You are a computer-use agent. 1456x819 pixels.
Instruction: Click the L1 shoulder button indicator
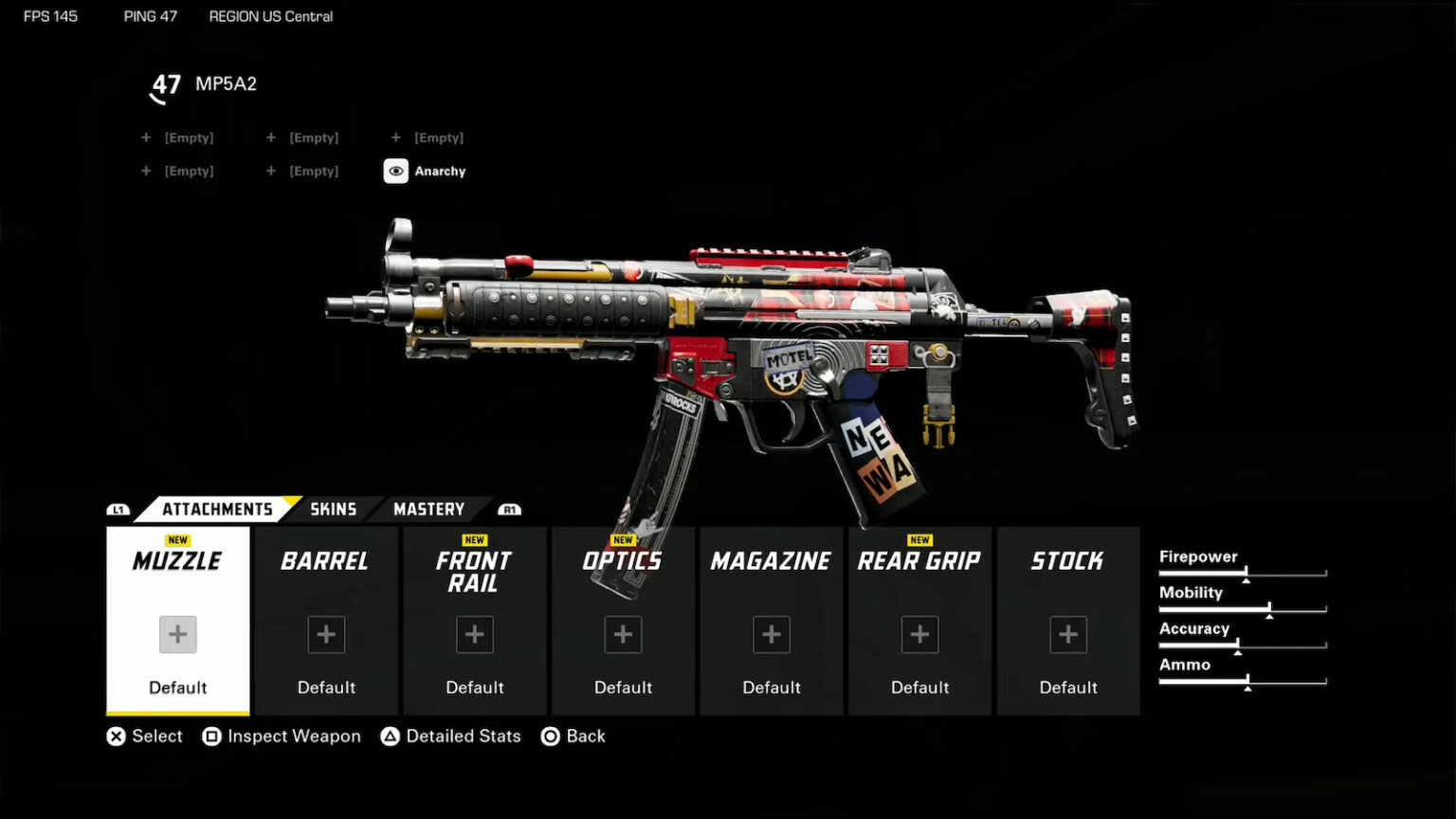point(118,509)
